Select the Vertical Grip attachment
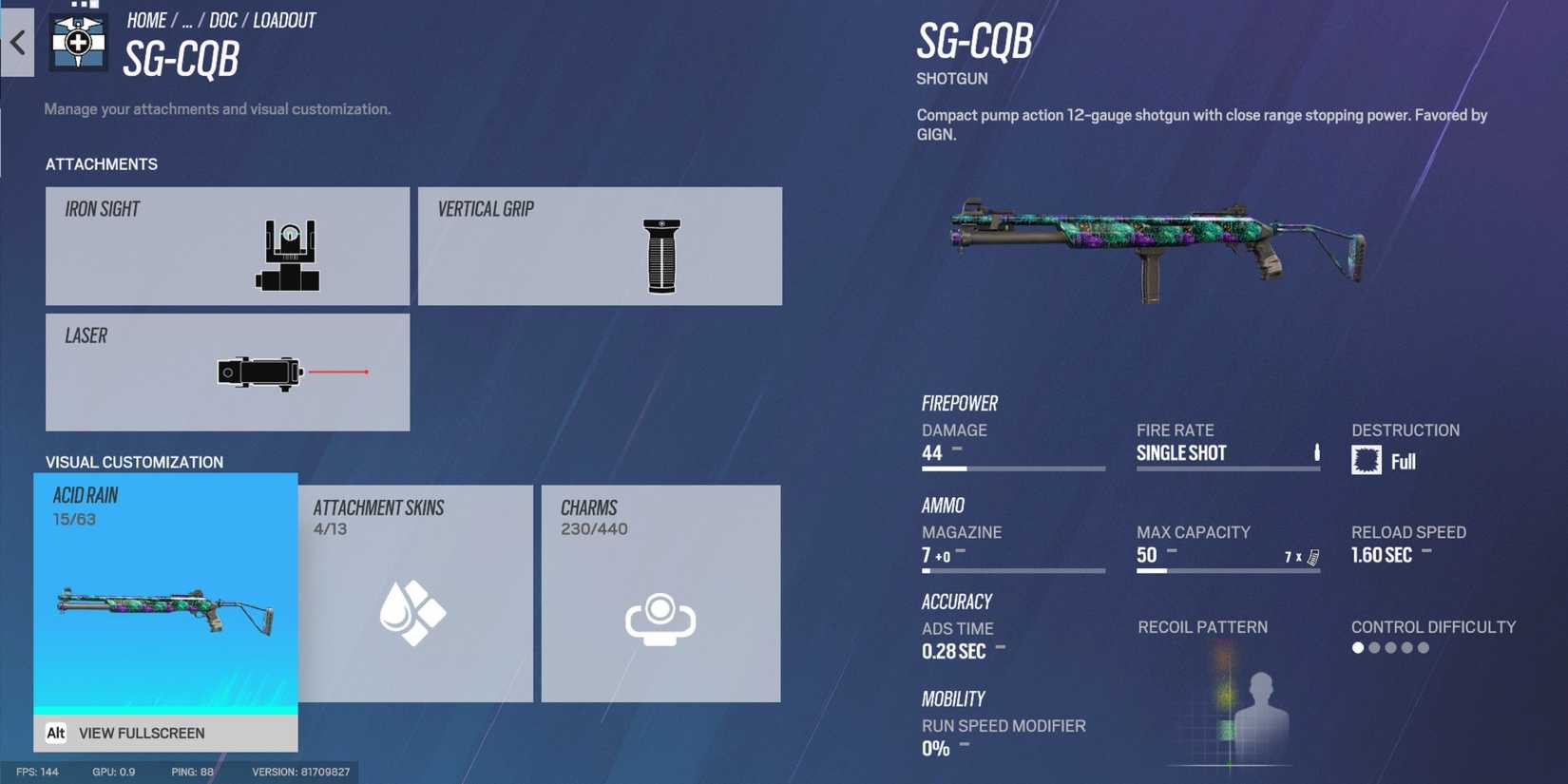1568x784 pixels. click(601, 246)
